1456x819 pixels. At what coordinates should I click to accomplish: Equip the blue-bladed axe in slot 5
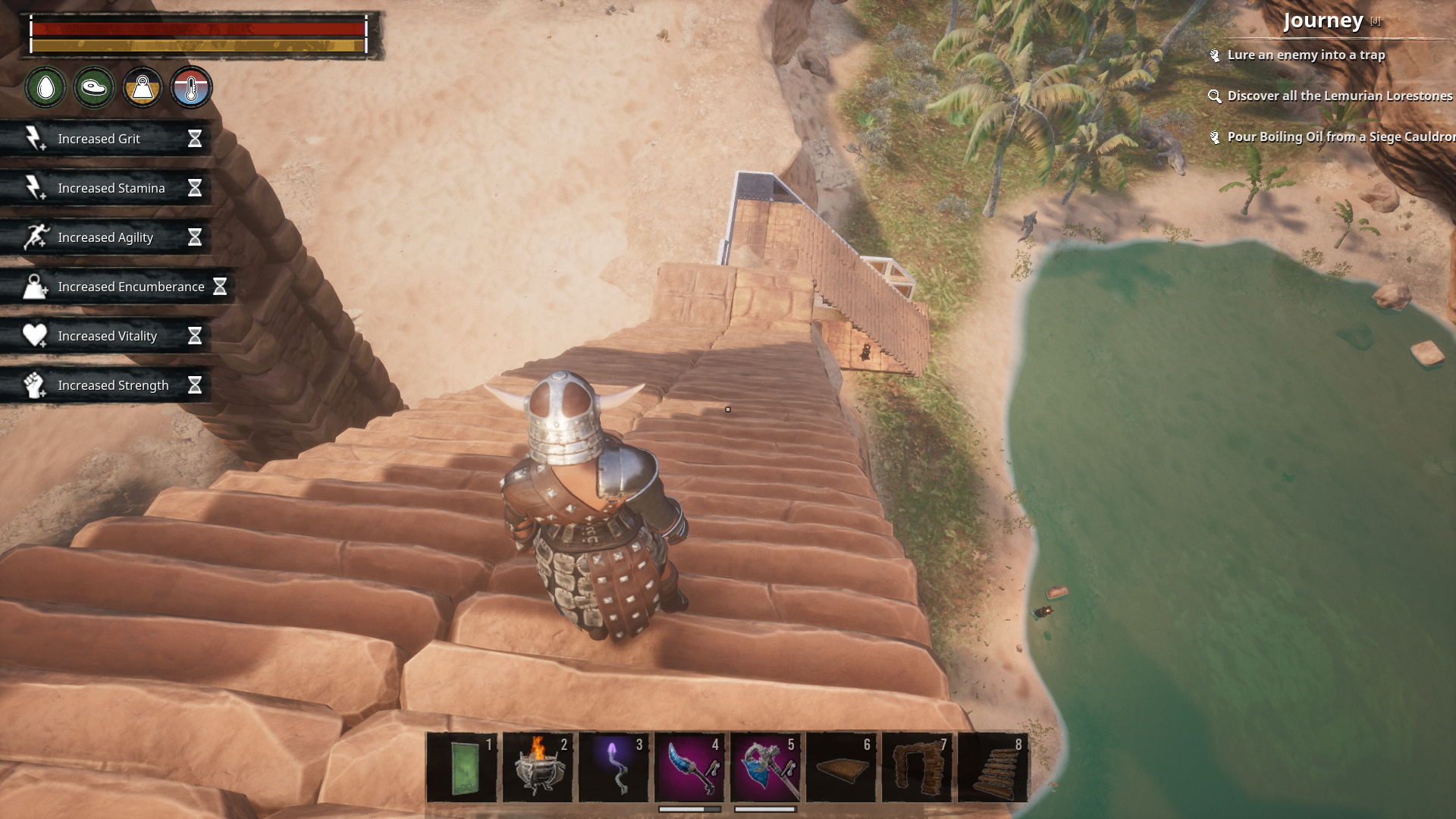pos(765,767)
